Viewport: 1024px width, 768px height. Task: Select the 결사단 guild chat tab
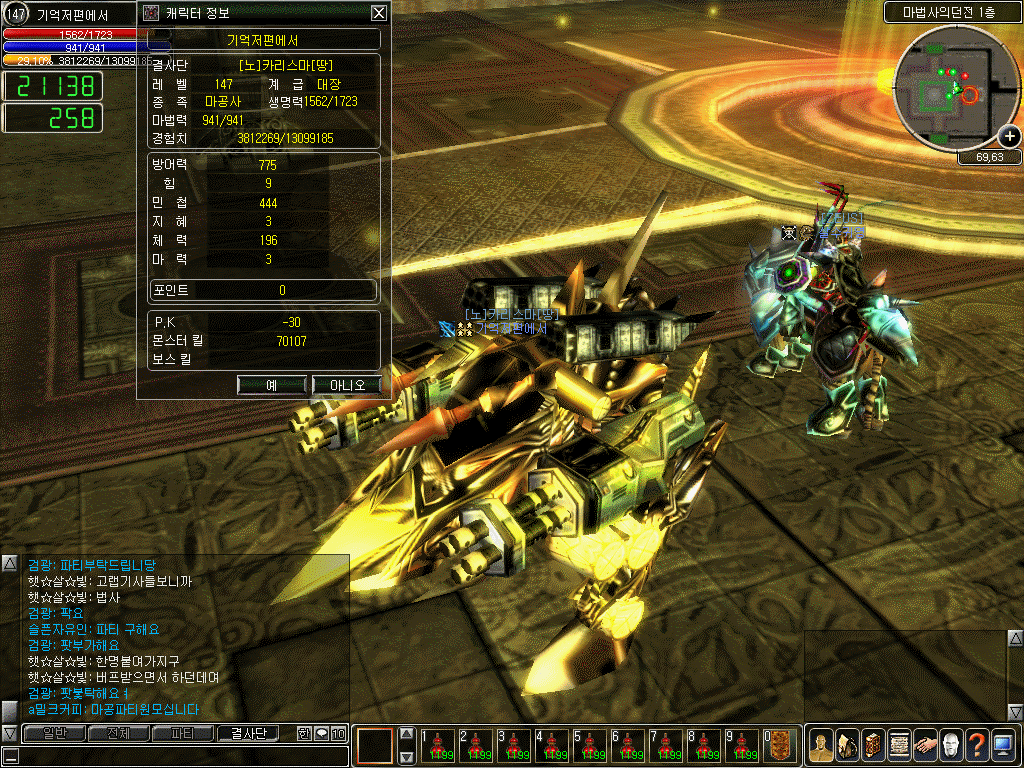[x=249, y=734]
